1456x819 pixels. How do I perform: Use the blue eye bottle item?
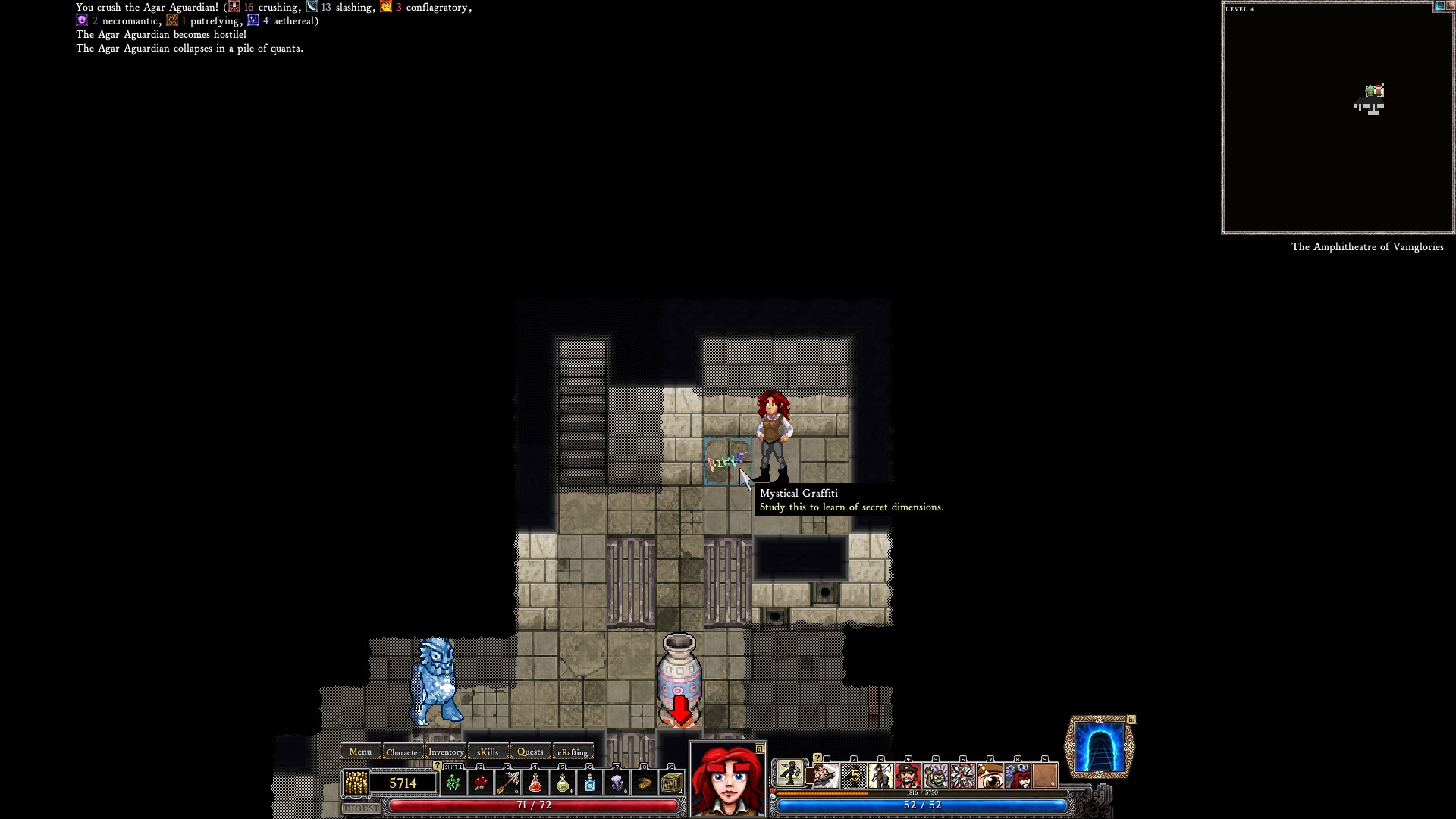[x=590, y=783]
